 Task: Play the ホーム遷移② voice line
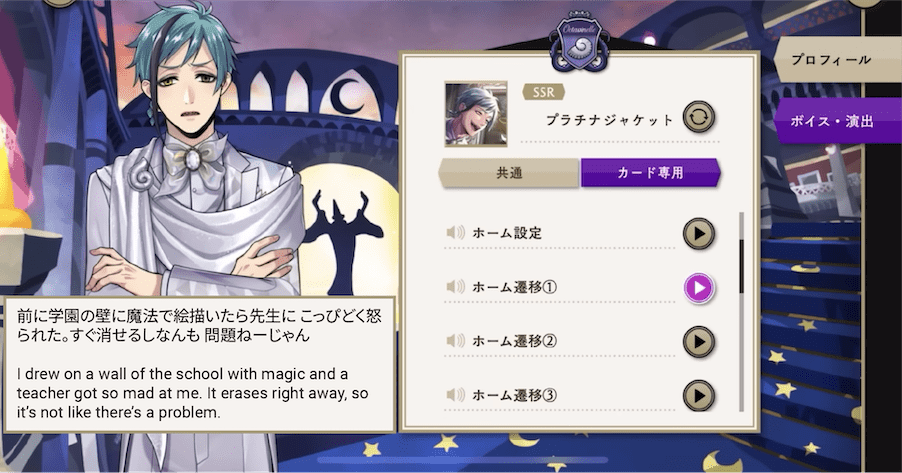[x=699, y=342]
